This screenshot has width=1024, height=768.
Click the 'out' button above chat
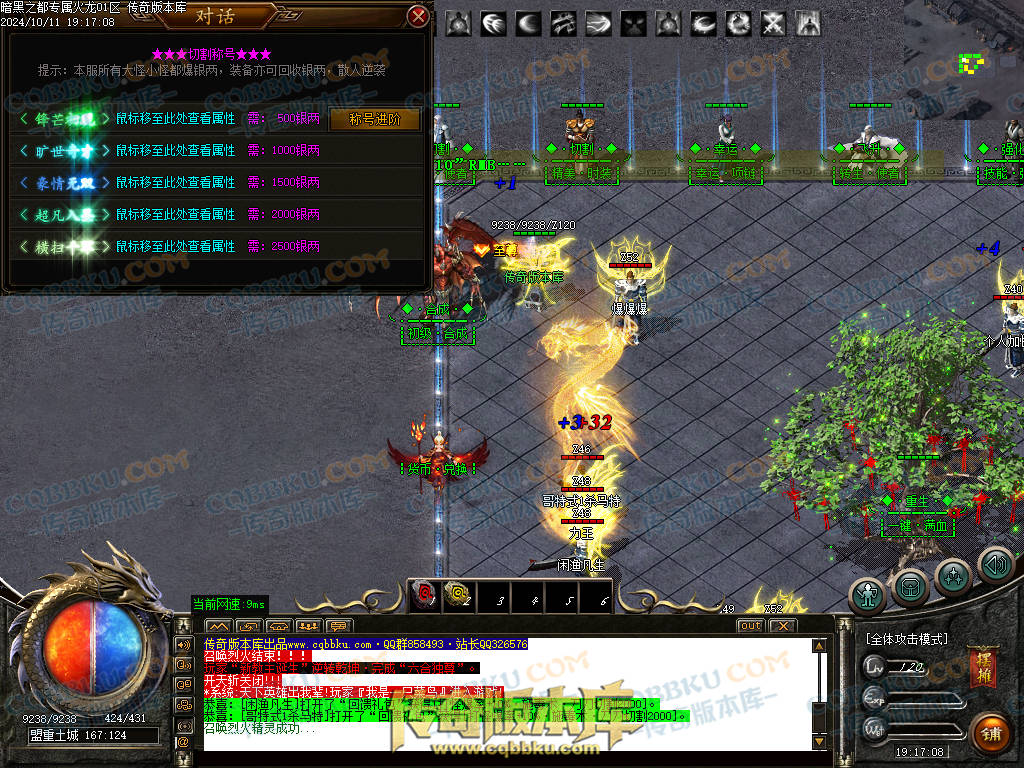point(750,626)
